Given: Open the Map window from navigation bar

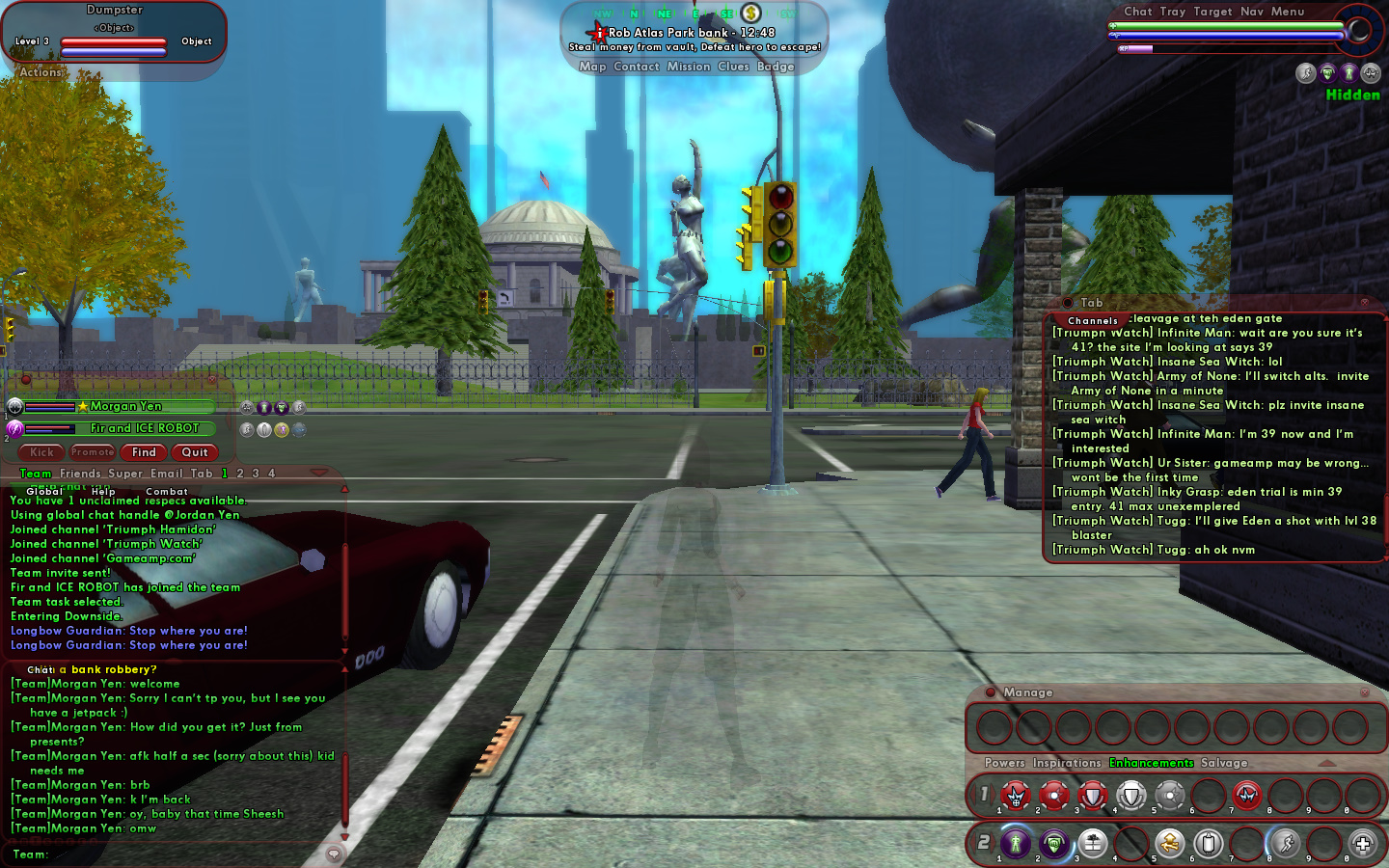Looking at the screenshot, I should click(x=592, y=67).
